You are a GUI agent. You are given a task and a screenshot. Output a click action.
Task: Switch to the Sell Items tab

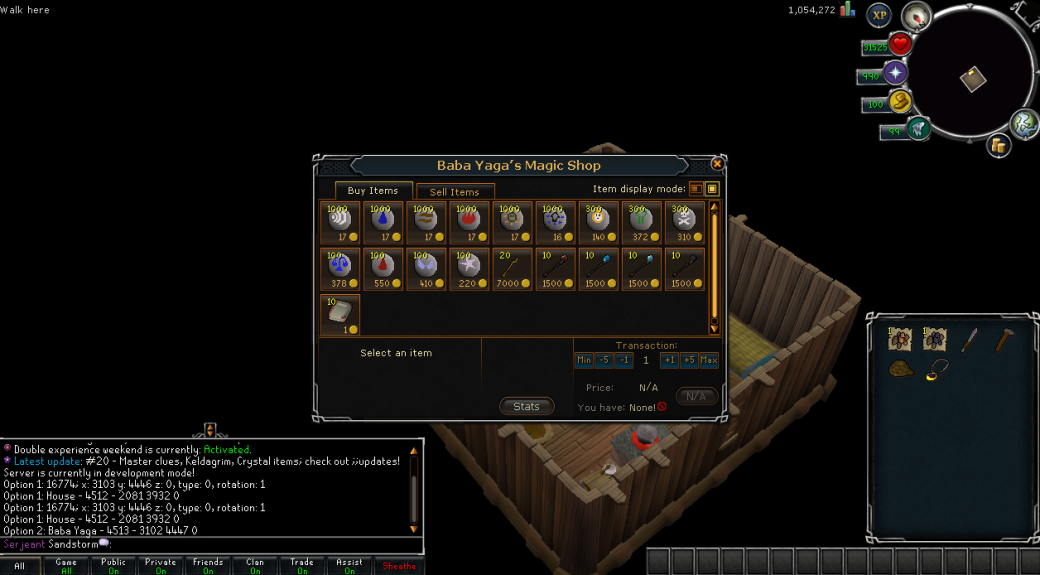(x=455, y=192)
